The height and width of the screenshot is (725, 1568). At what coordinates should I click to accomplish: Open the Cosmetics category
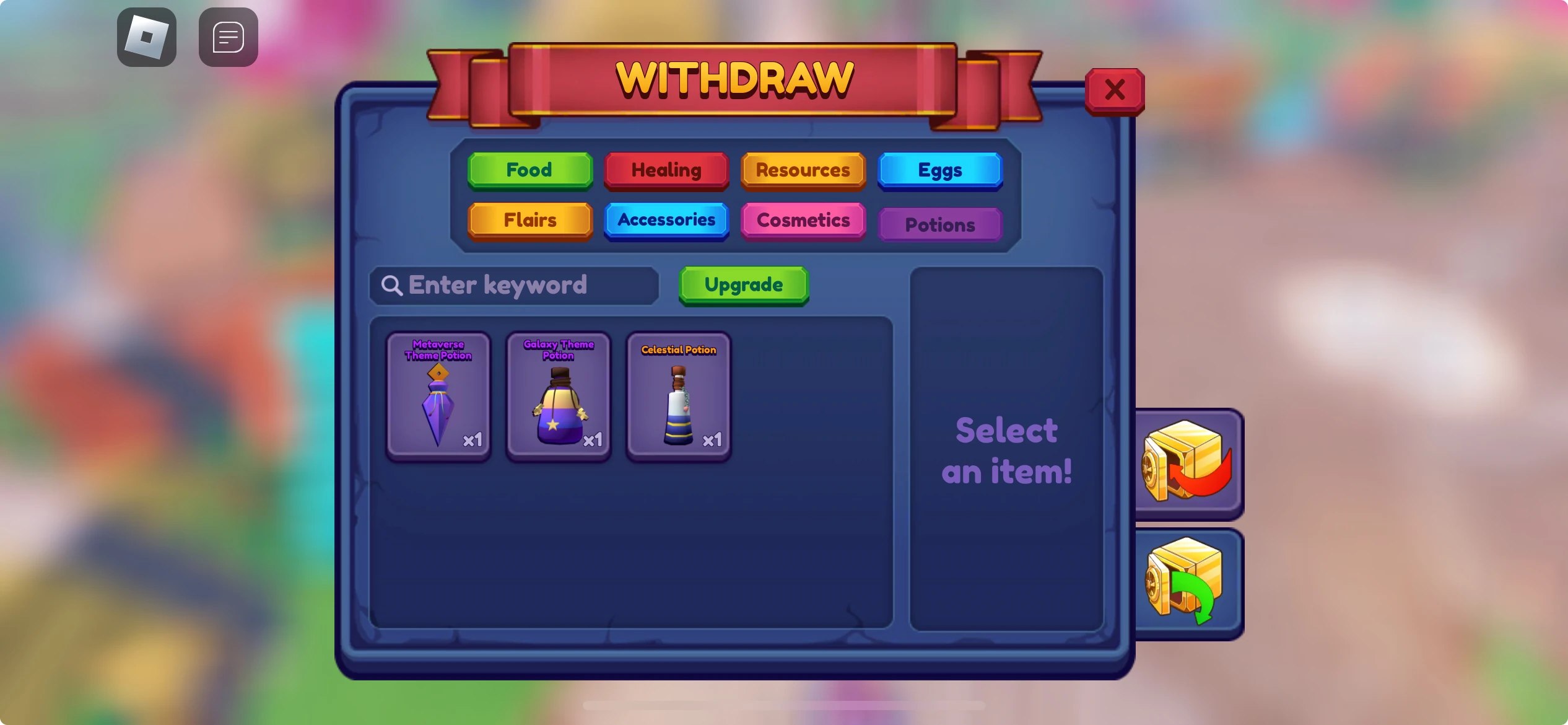click(x=803, y=220)
